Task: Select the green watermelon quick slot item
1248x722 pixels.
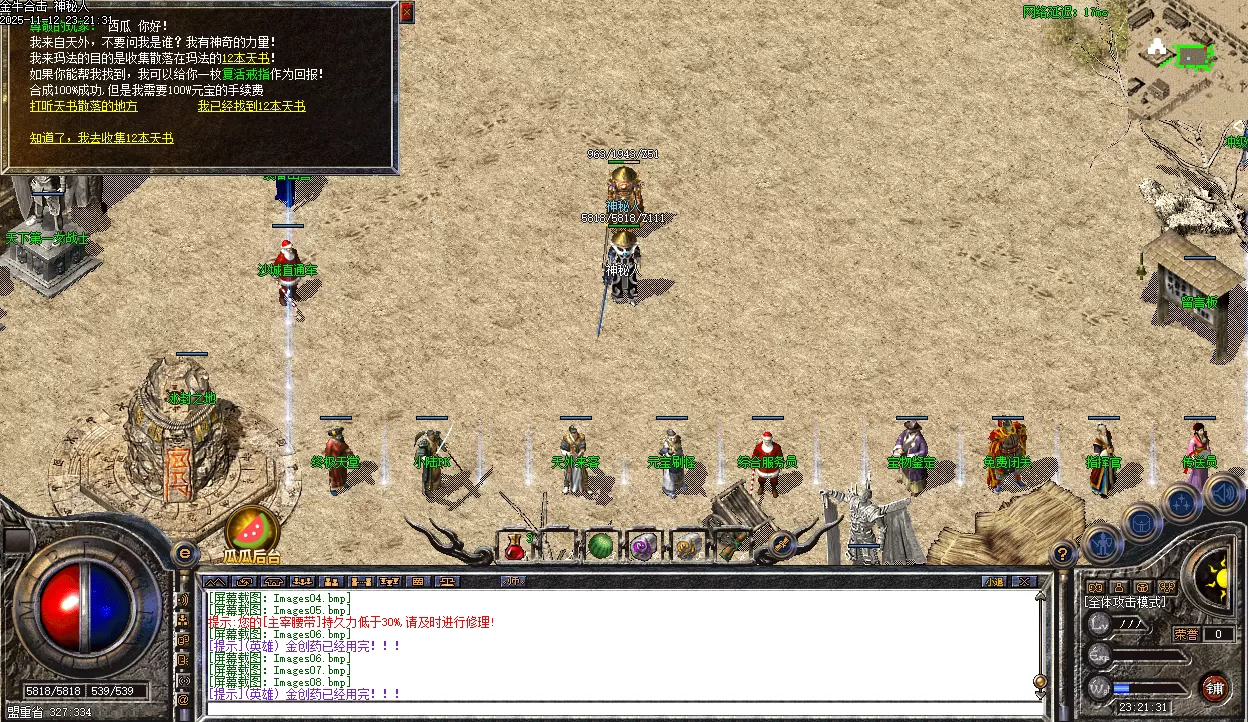Action: point(599,546)
